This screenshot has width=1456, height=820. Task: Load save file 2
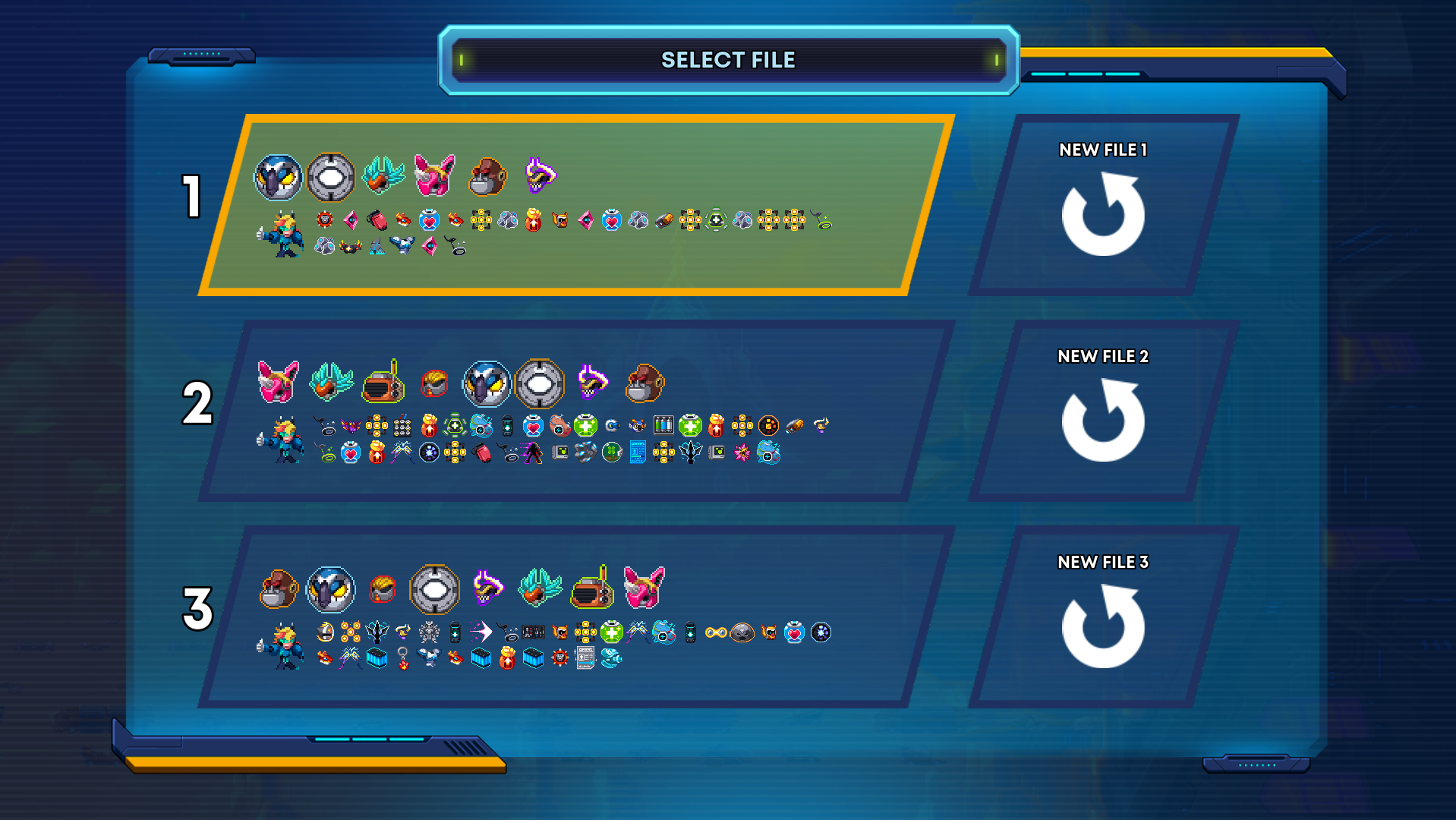tap(577, 411)
